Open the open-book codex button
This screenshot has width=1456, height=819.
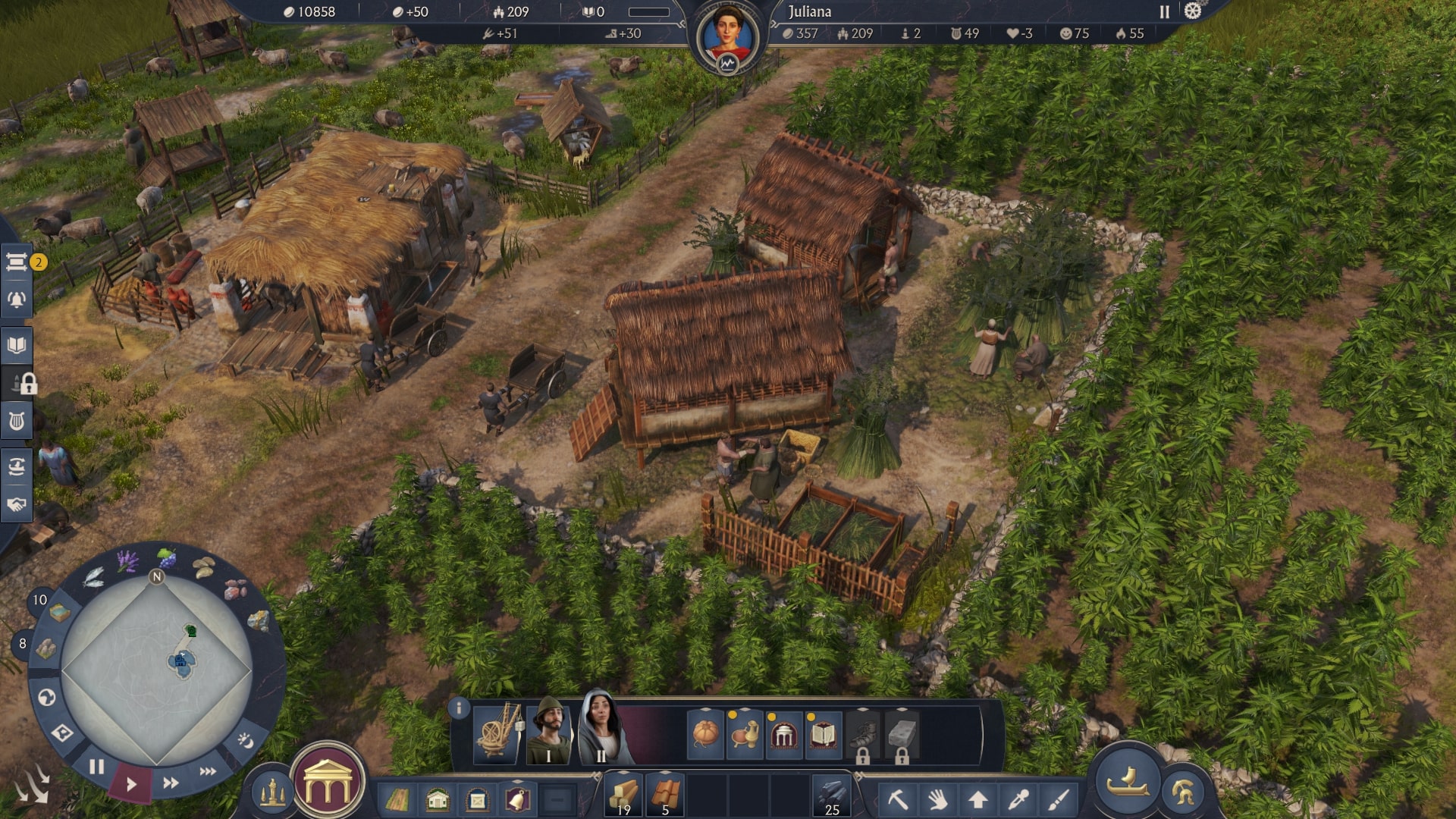coord(17,346)
